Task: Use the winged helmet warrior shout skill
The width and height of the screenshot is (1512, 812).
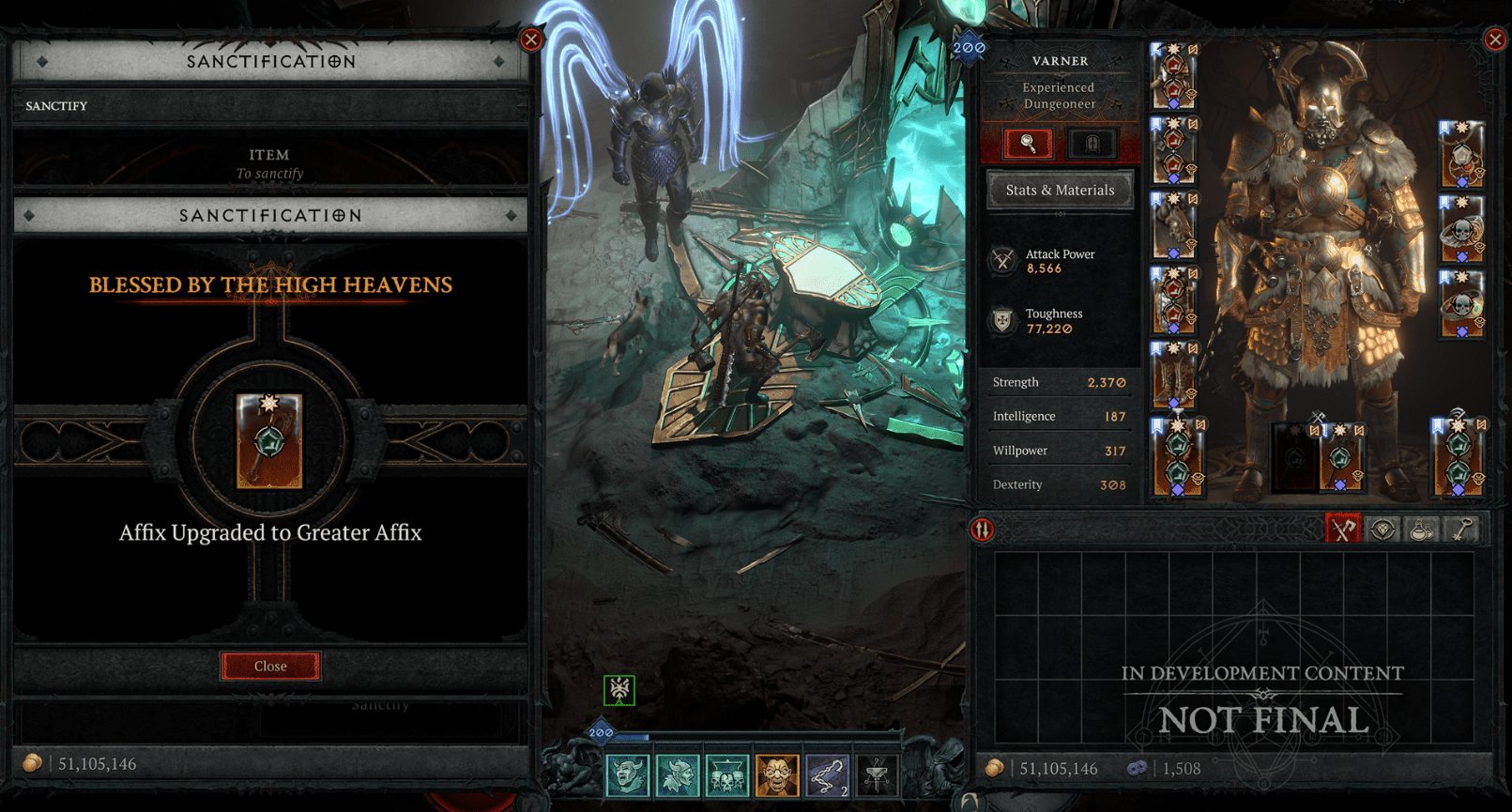Action: click(677, 775)
